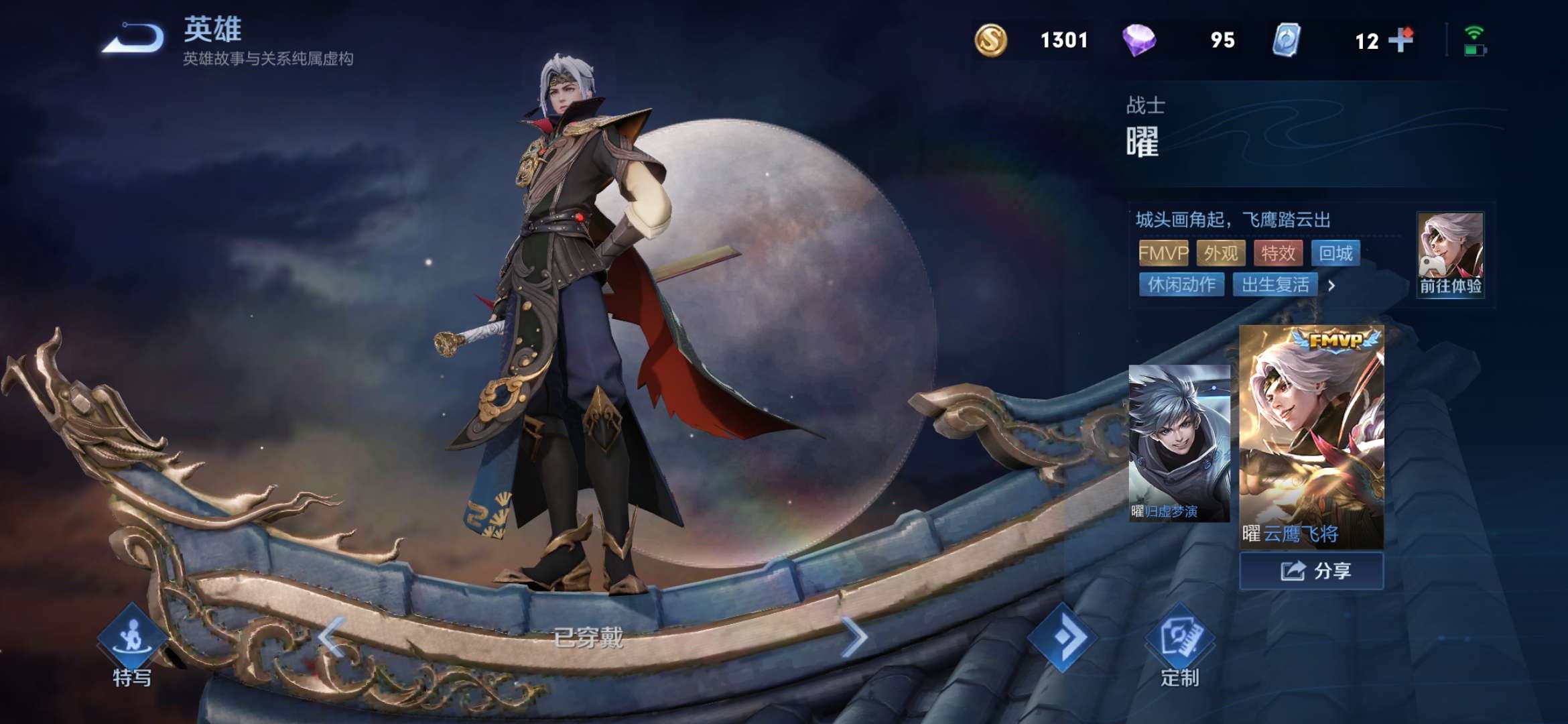Choose the 回城 recall tag
1568x724 pixels.
(1335, 253)
